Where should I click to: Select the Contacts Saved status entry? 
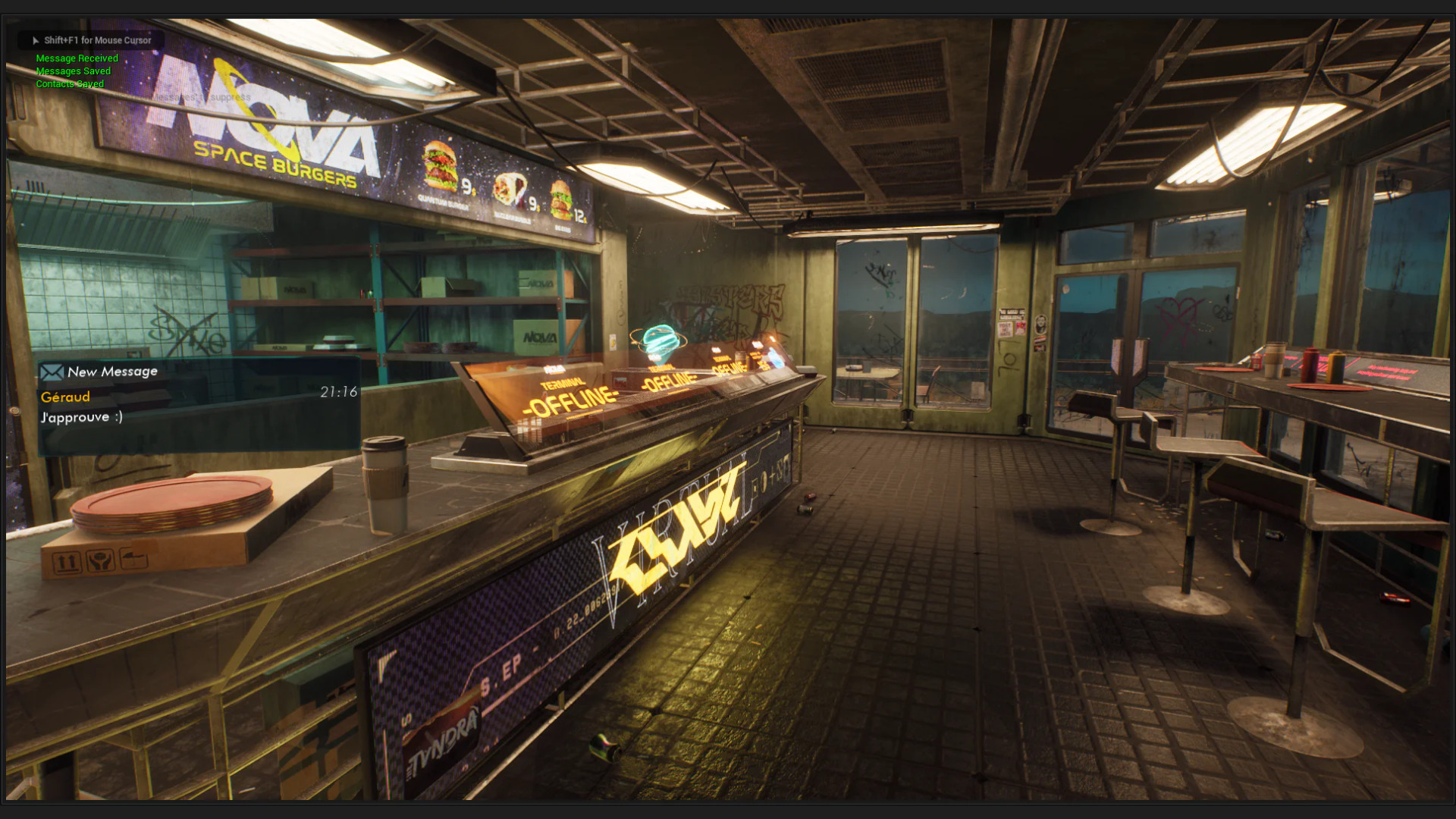click(x=70, y=83)
